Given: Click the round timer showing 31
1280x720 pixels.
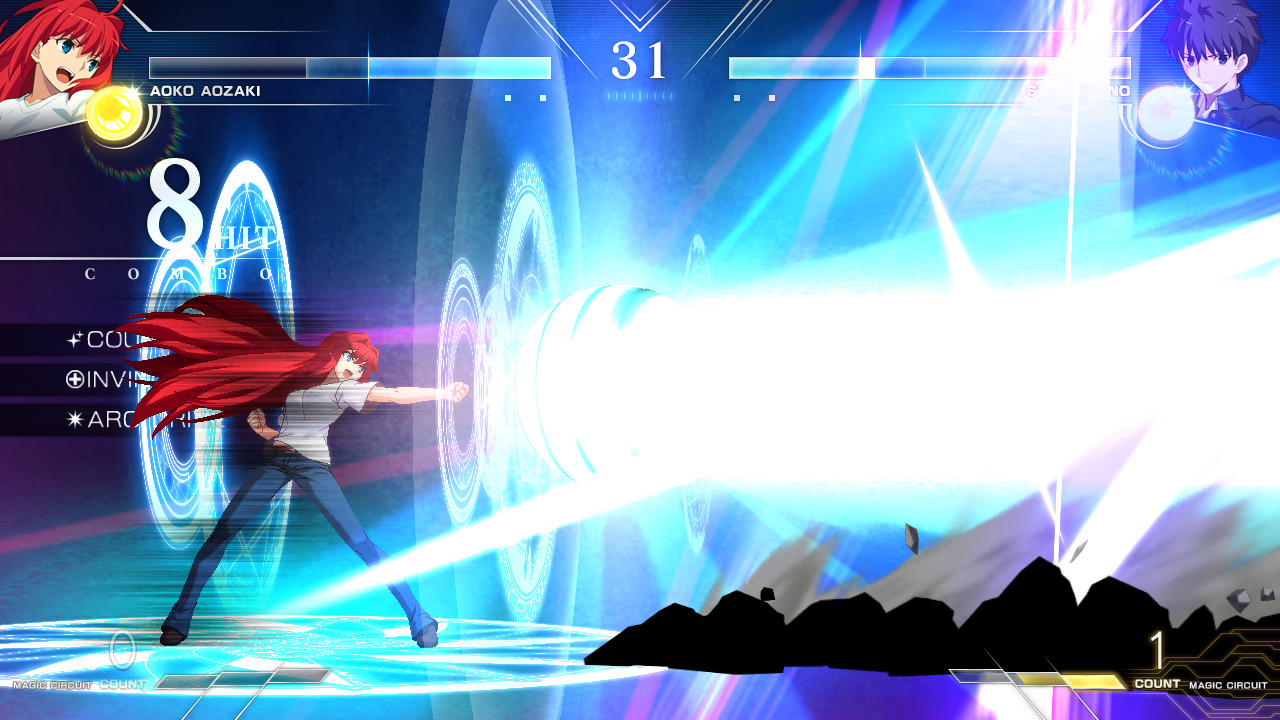Looking at the screenshot, I should click(x=640, y=62).
